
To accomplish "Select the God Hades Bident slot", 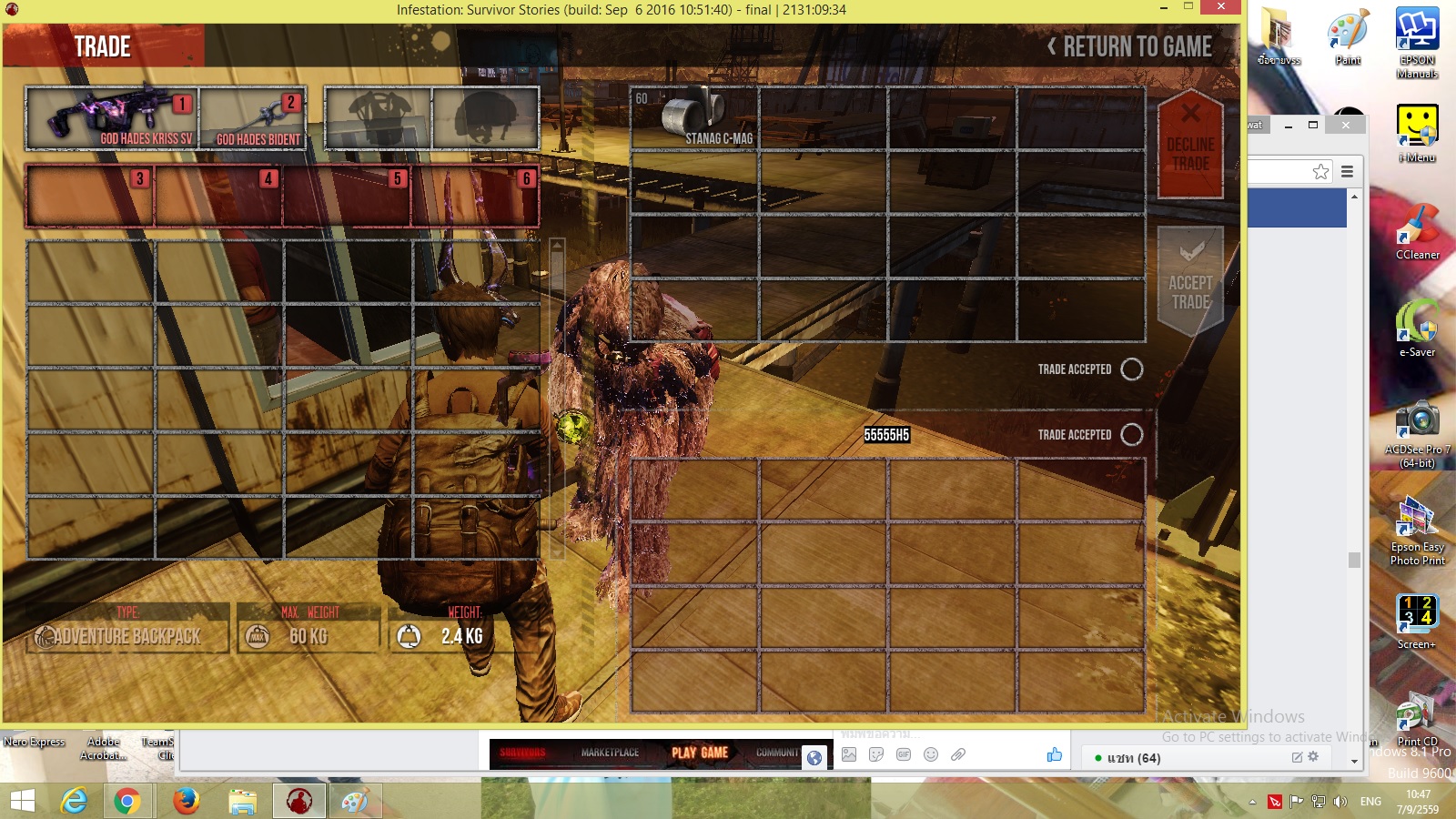I will pyautogui.click(x=253, y=118).
